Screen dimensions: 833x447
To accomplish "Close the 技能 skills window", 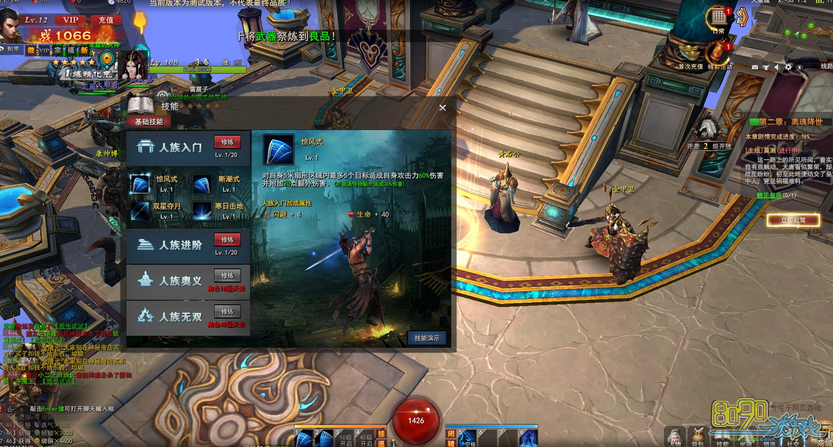I will [442, 106].
